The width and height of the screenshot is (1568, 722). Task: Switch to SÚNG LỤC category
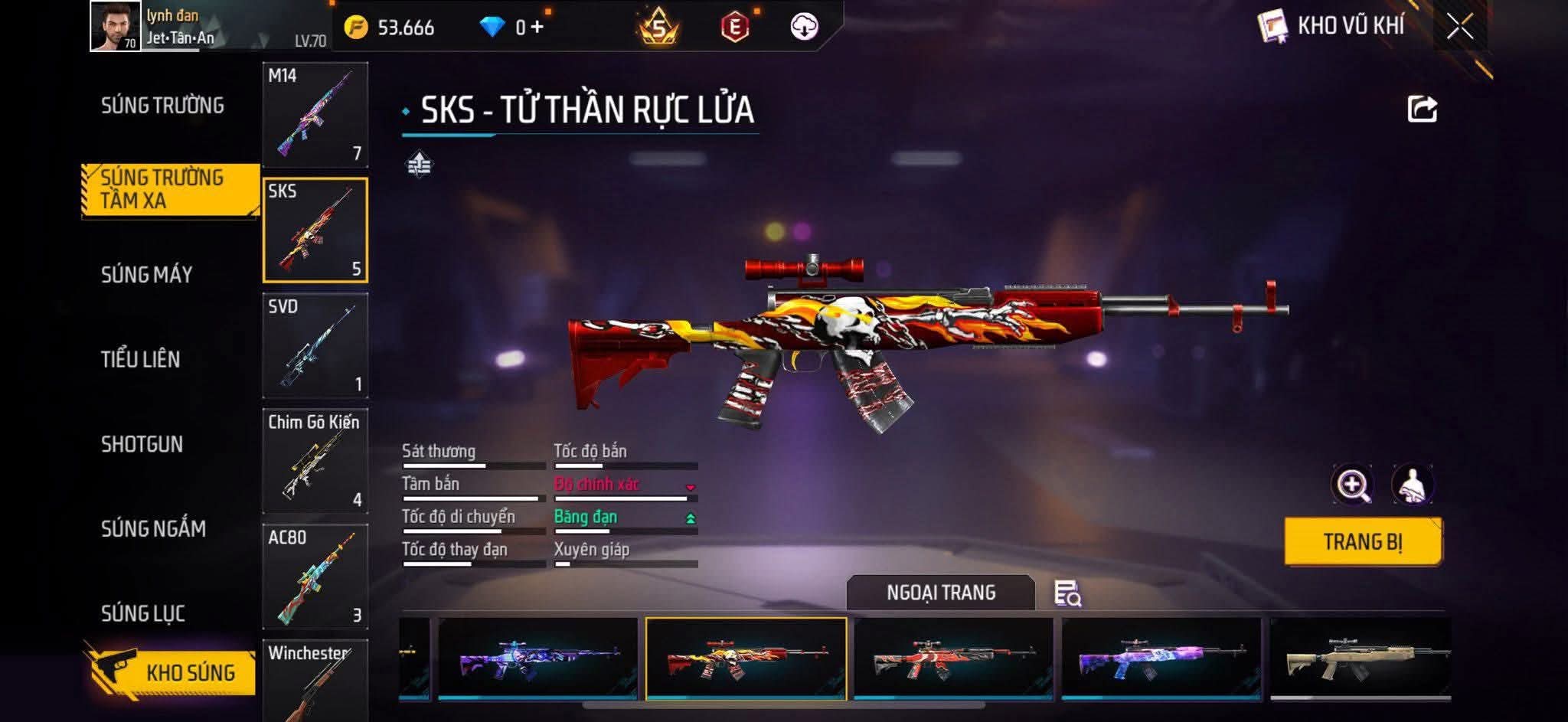(x=143, y=613)
